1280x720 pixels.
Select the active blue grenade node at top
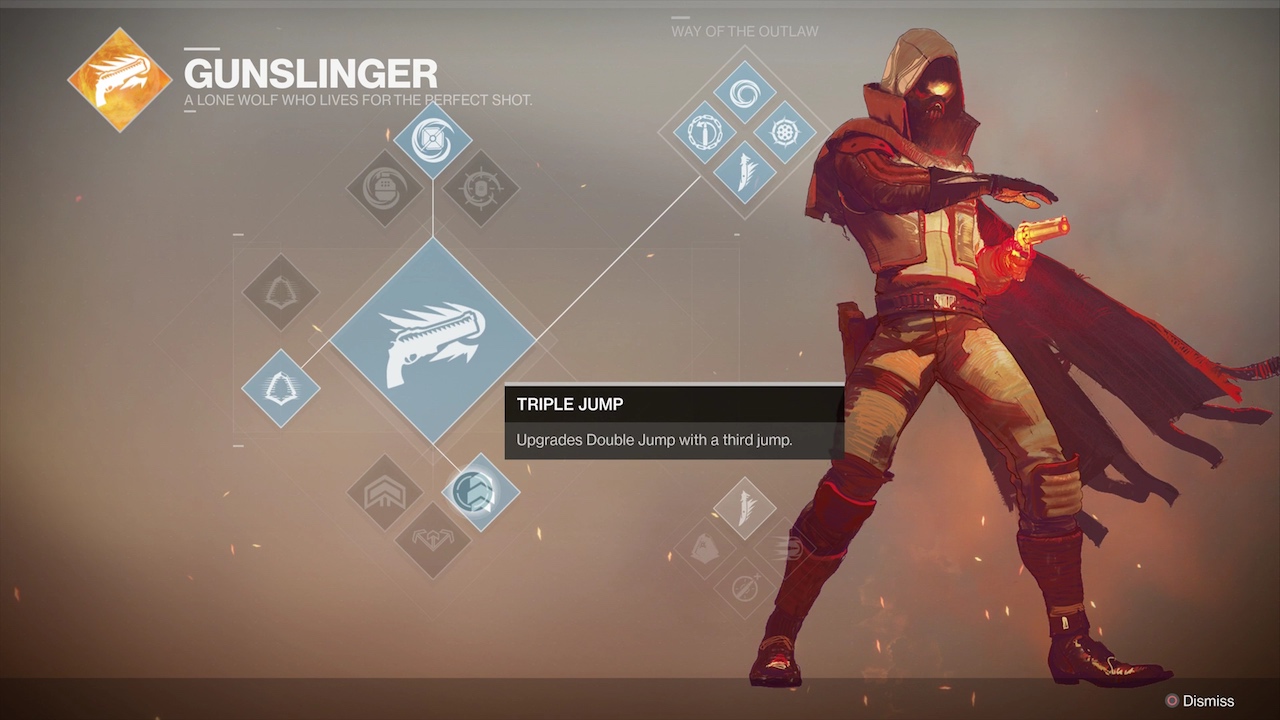click(x=432, y=140)
